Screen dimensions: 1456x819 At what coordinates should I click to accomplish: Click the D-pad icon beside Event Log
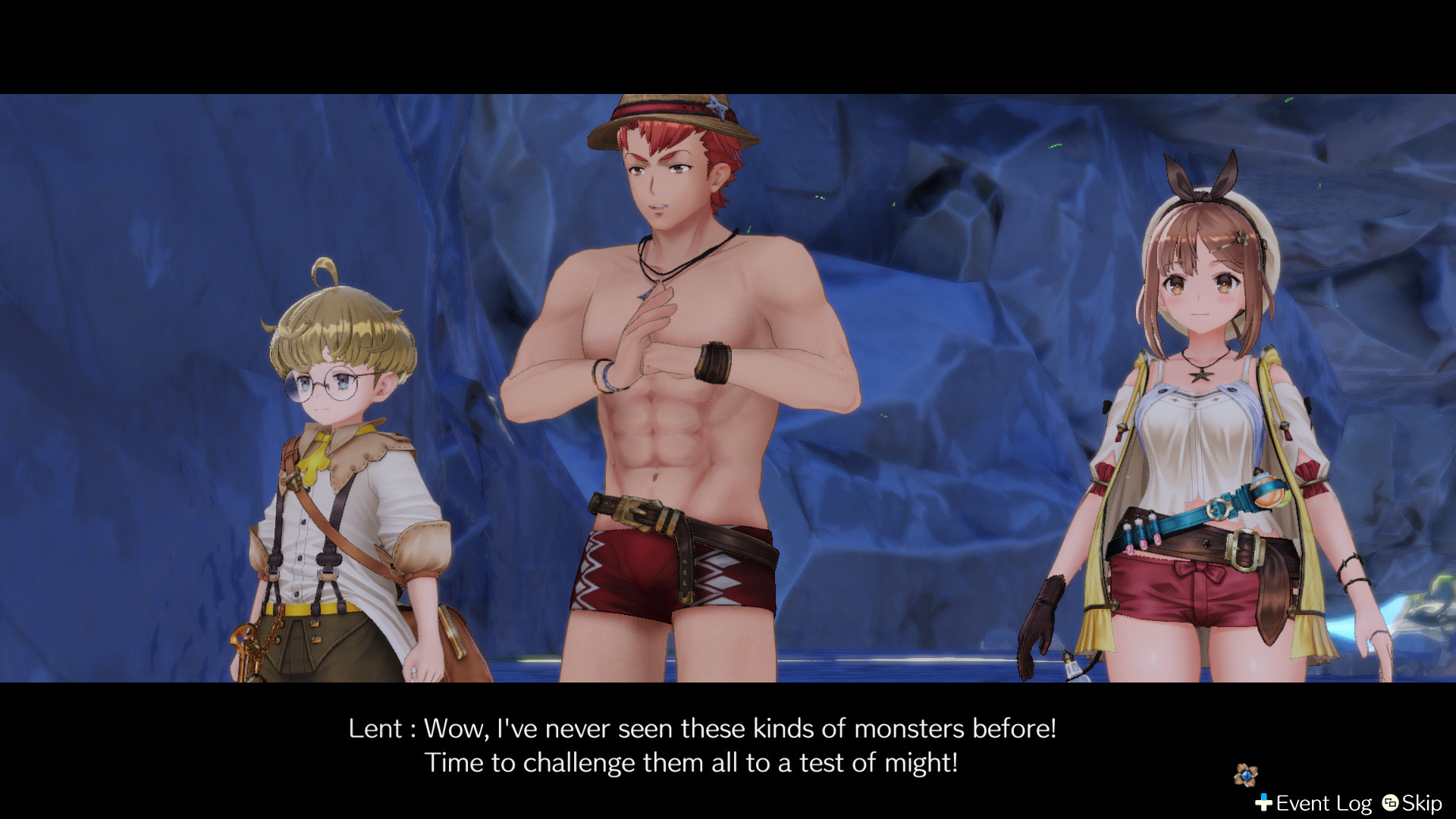1263,802
